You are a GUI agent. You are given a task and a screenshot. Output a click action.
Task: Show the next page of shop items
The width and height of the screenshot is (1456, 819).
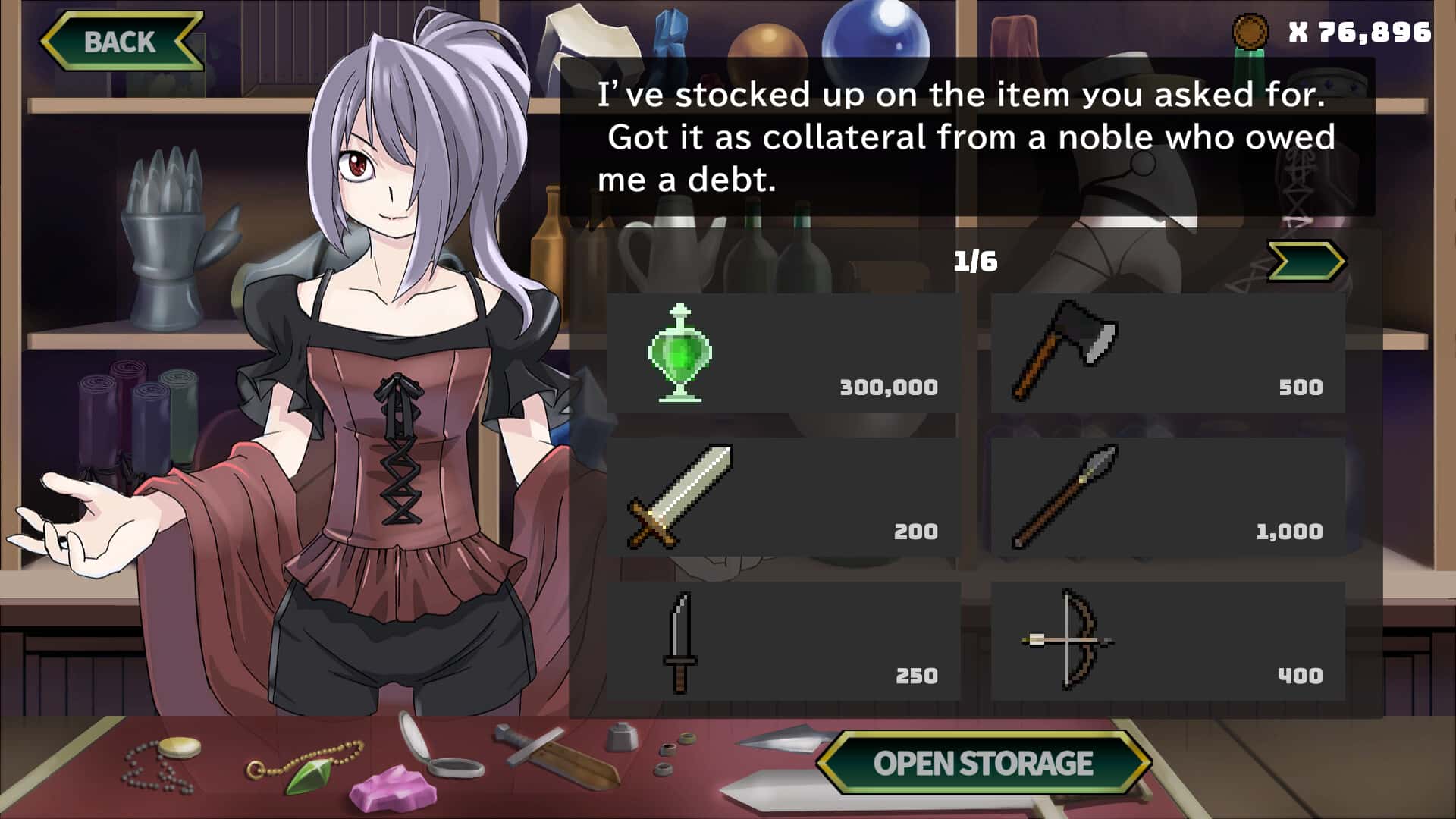click(1306, 262)
